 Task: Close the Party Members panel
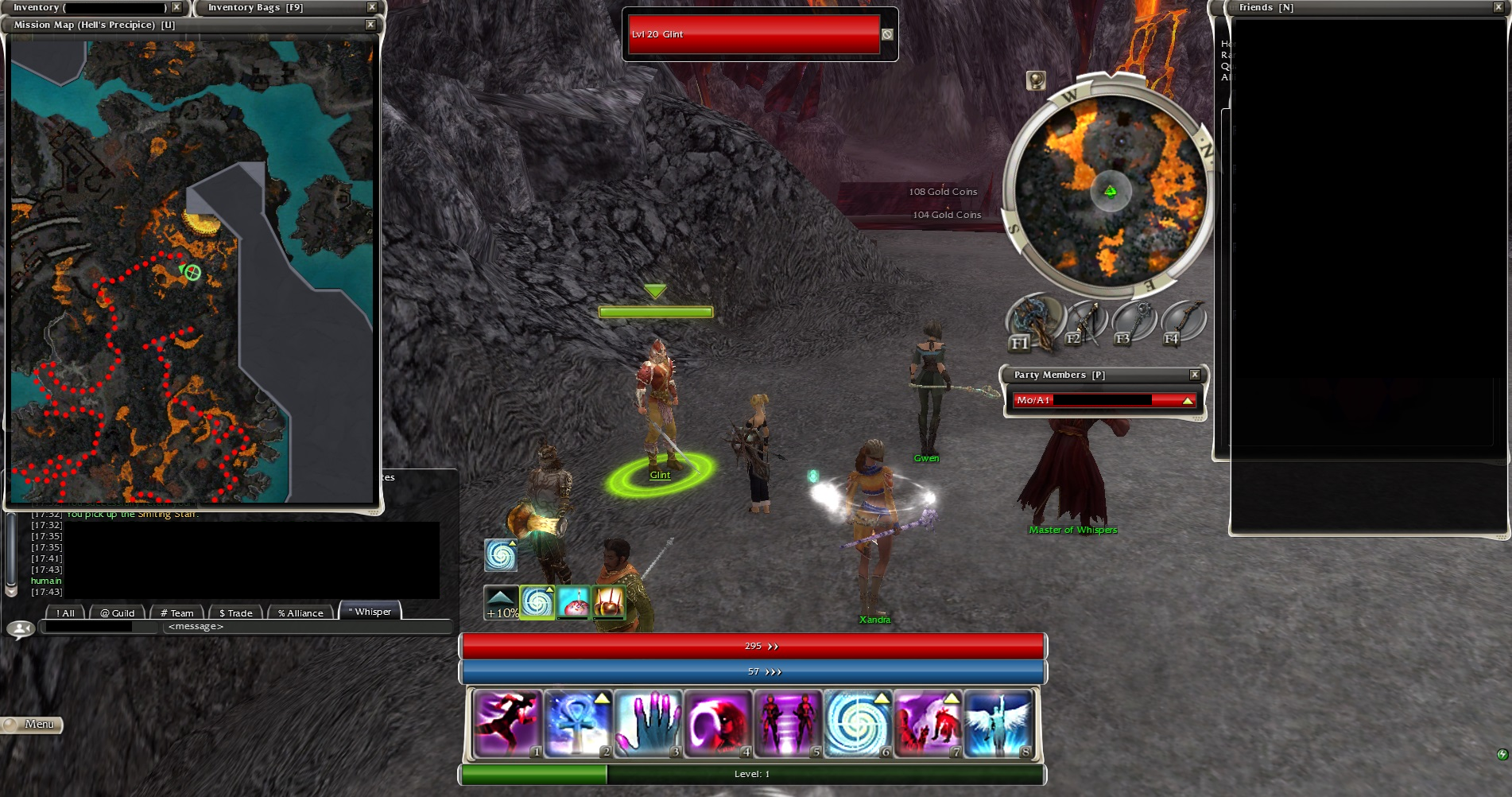[x=1194, y=375]
